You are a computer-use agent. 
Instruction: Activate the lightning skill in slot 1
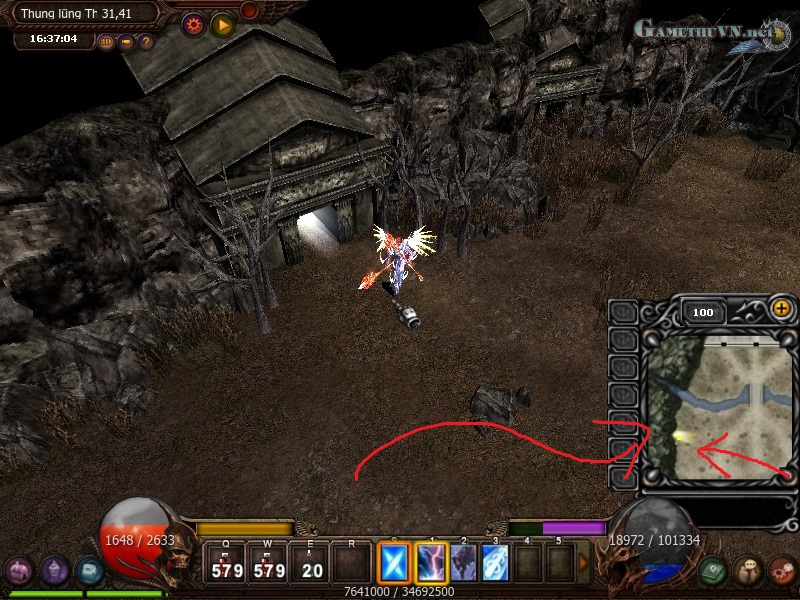pos(431,563)
